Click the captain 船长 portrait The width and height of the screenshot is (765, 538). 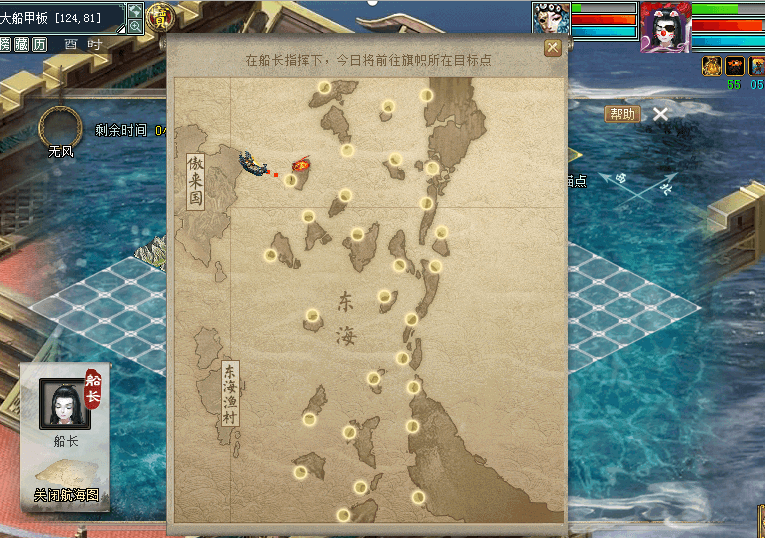coord(65,404)
